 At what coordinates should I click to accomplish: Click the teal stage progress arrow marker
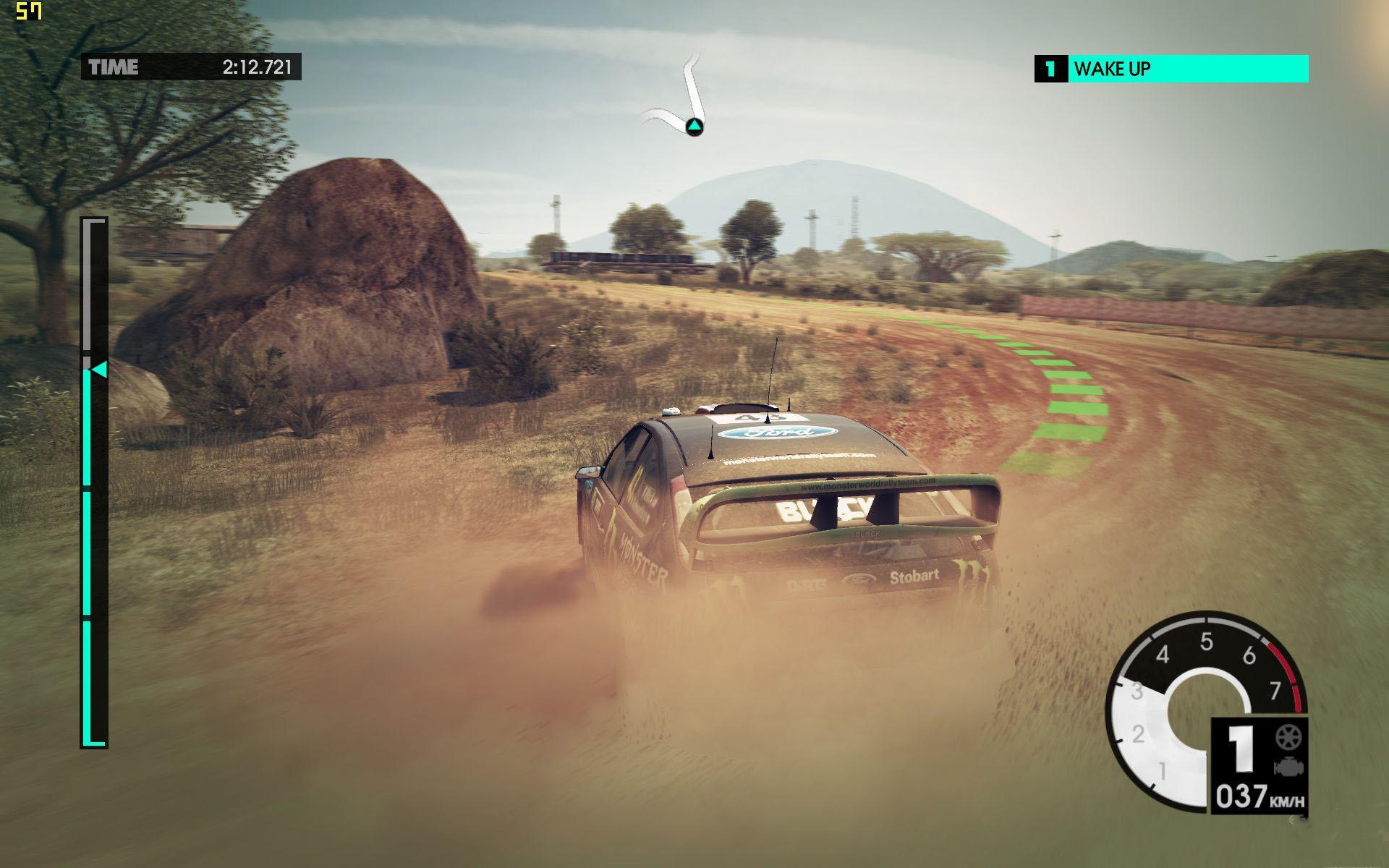99,370
